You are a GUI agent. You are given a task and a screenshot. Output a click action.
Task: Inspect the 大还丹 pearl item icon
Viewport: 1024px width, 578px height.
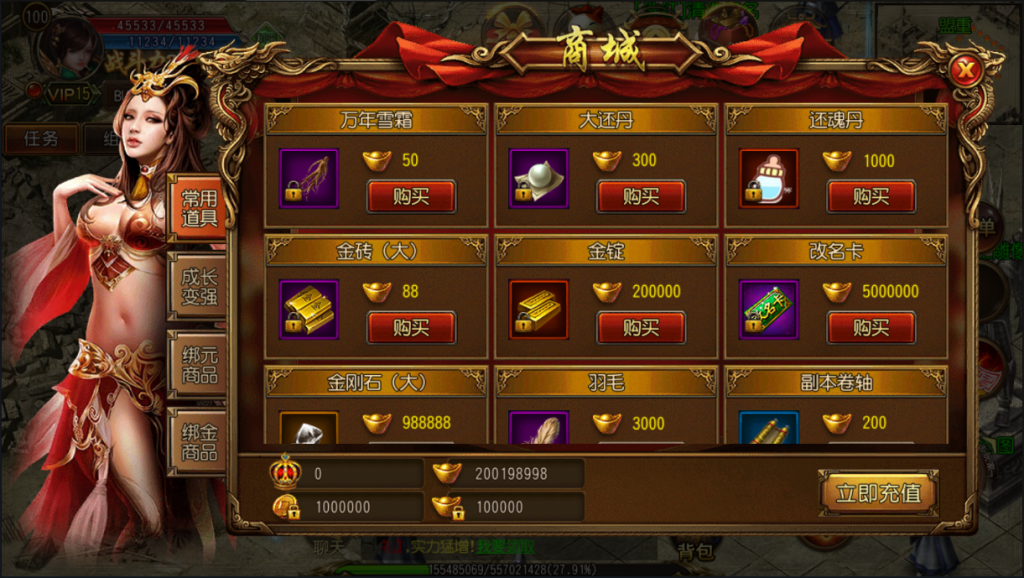538,178
